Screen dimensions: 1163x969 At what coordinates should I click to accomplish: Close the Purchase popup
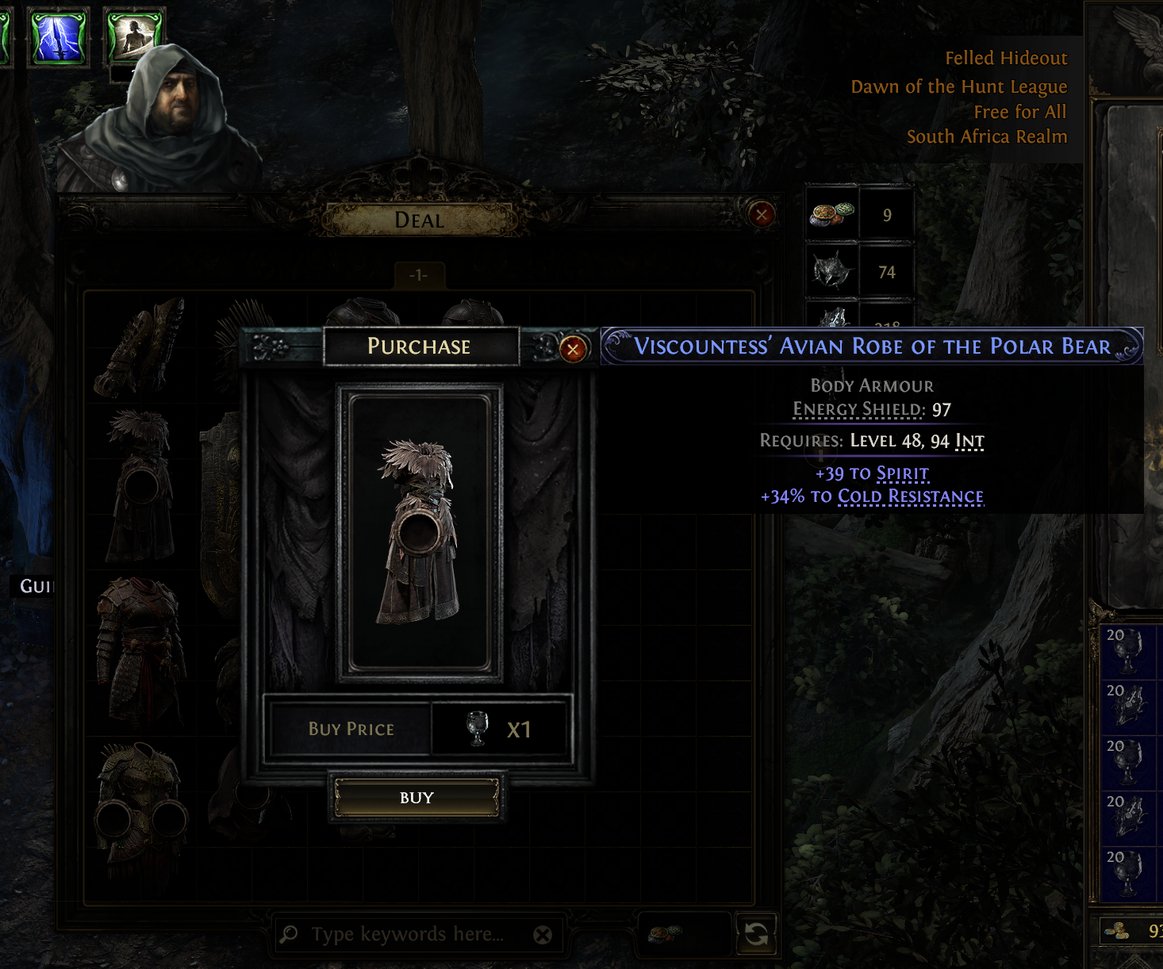tap(573, 349)
